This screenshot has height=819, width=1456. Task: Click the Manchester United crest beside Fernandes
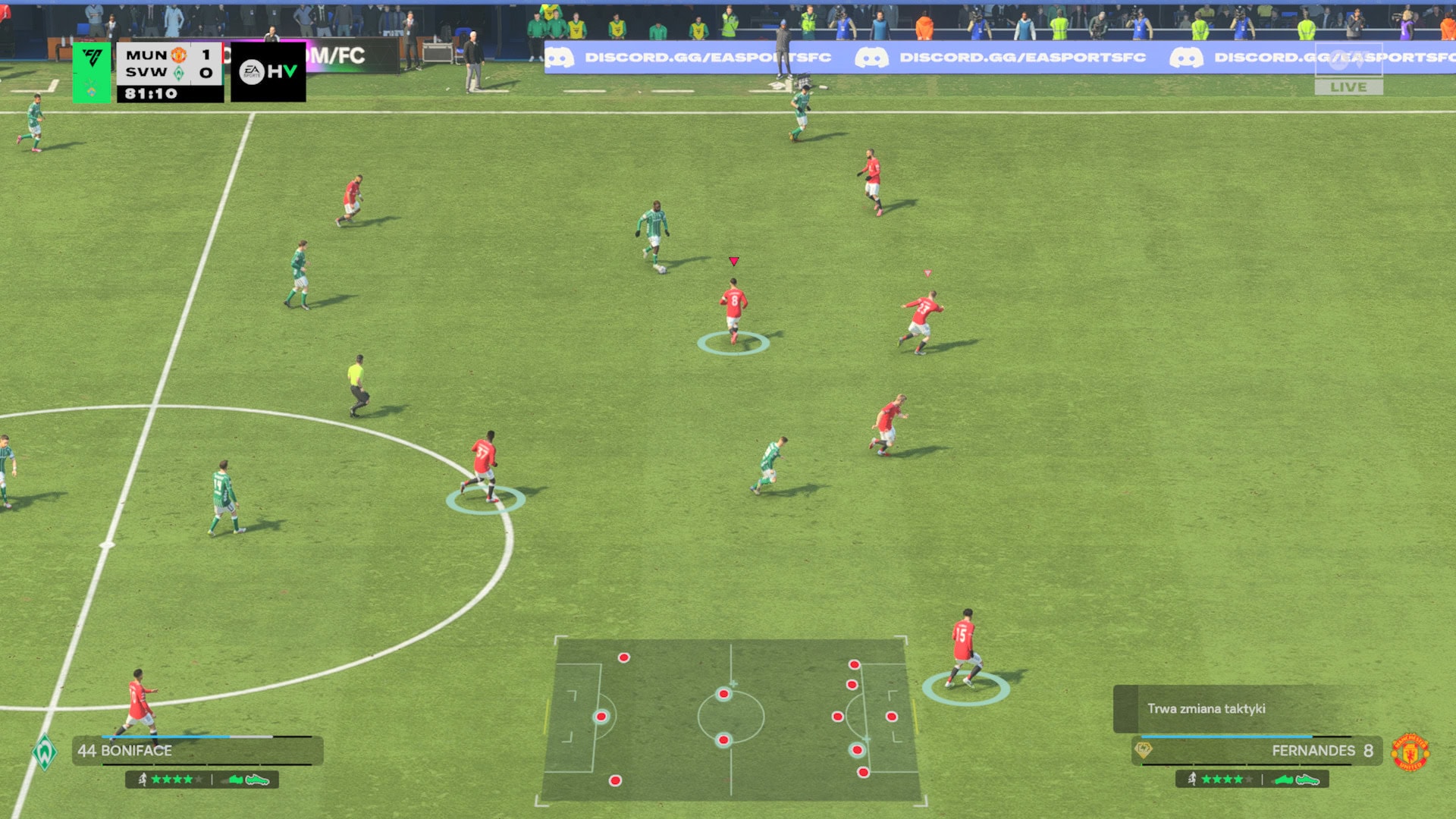(1410, 752)
